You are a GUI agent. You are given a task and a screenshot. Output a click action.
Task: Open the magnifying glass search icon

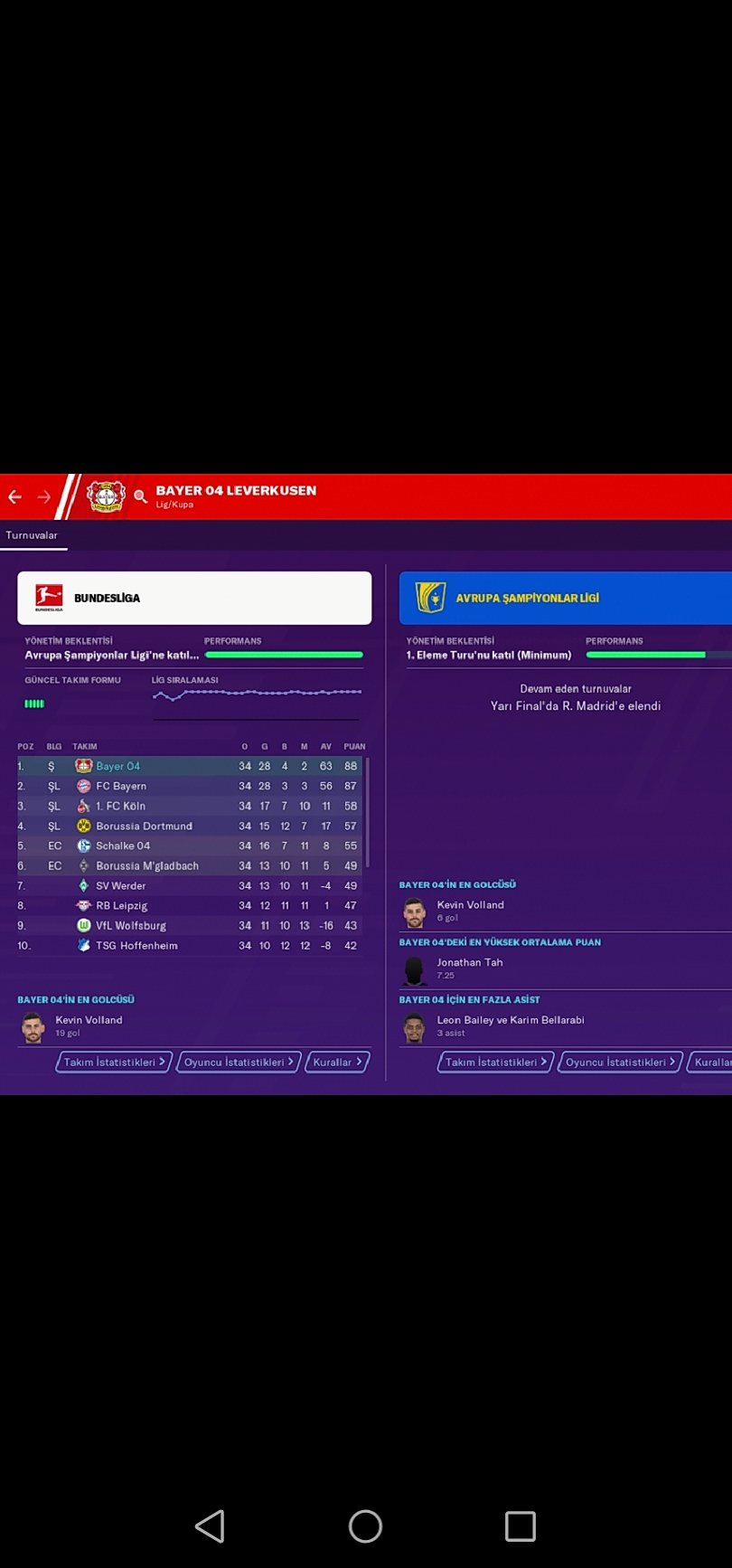pos(140,496)
